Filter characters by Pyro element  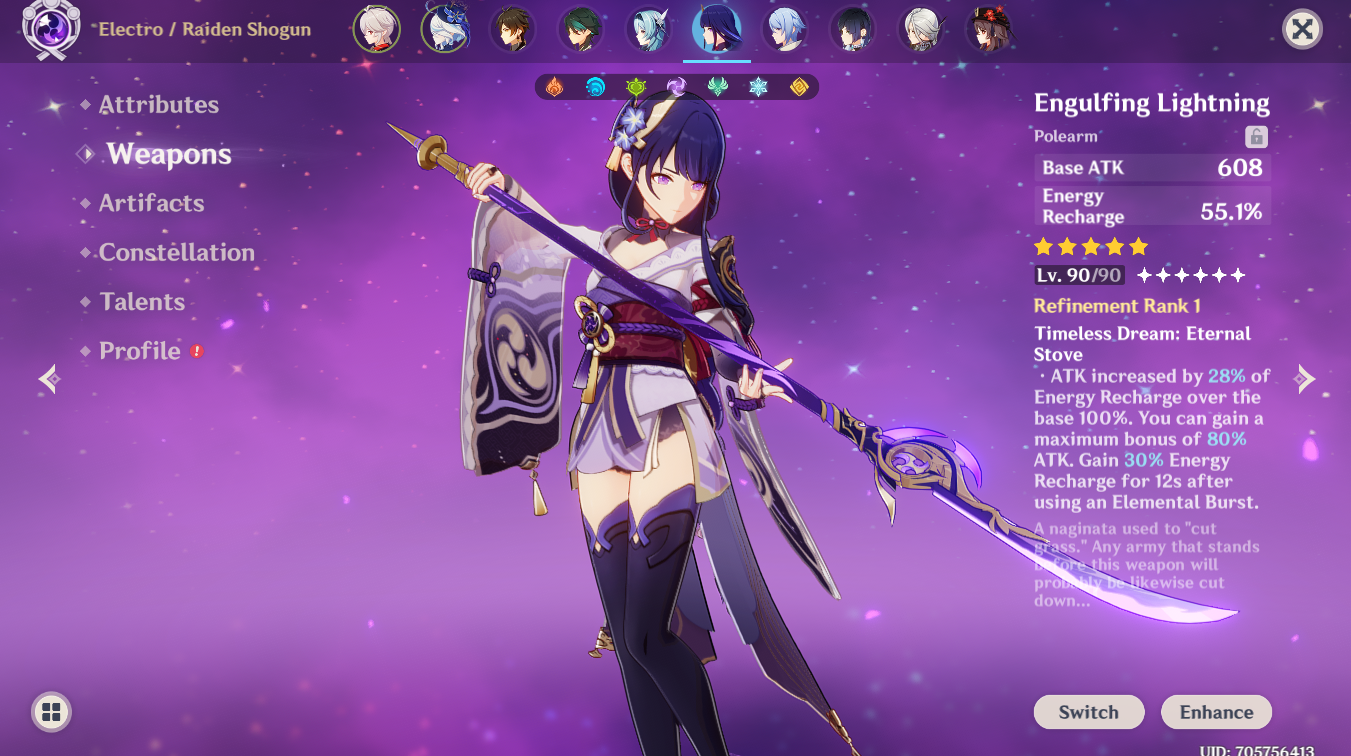point(555,87)
